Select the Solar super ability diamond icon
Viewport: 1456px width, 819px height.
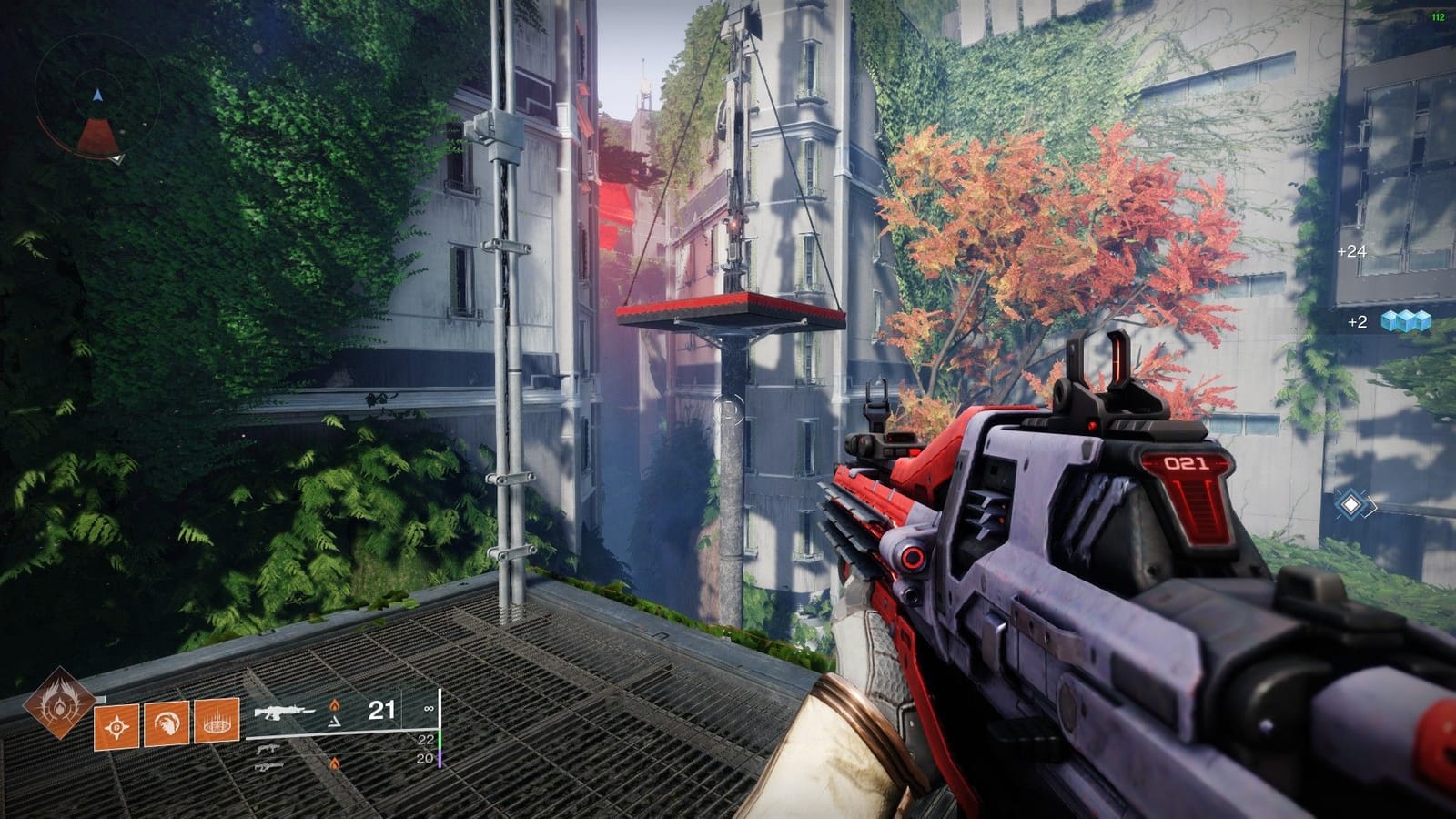click(x=59, y=709)
